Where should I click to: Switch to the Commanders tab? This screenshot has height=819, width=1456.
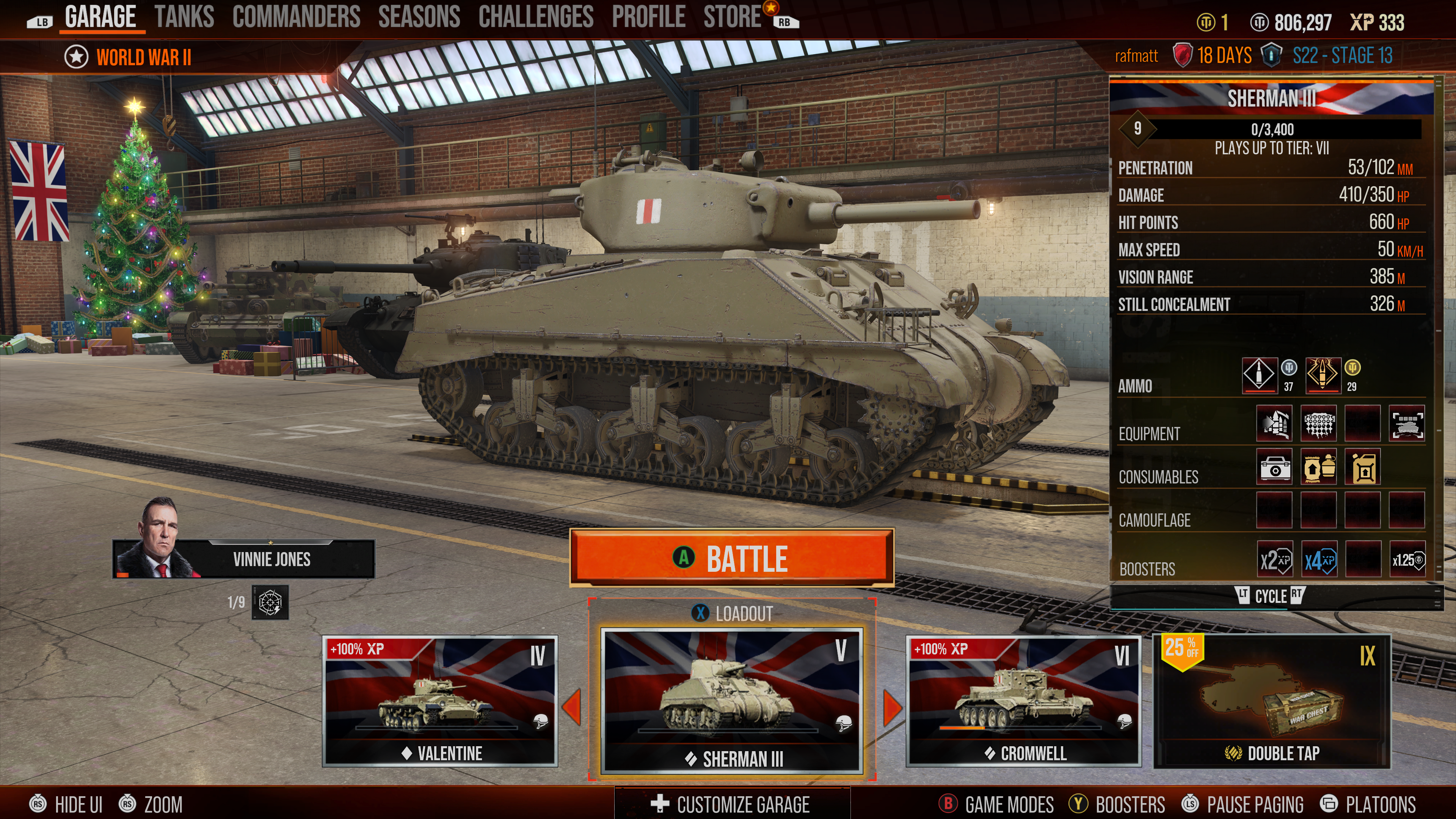click(x=296, y=17)
